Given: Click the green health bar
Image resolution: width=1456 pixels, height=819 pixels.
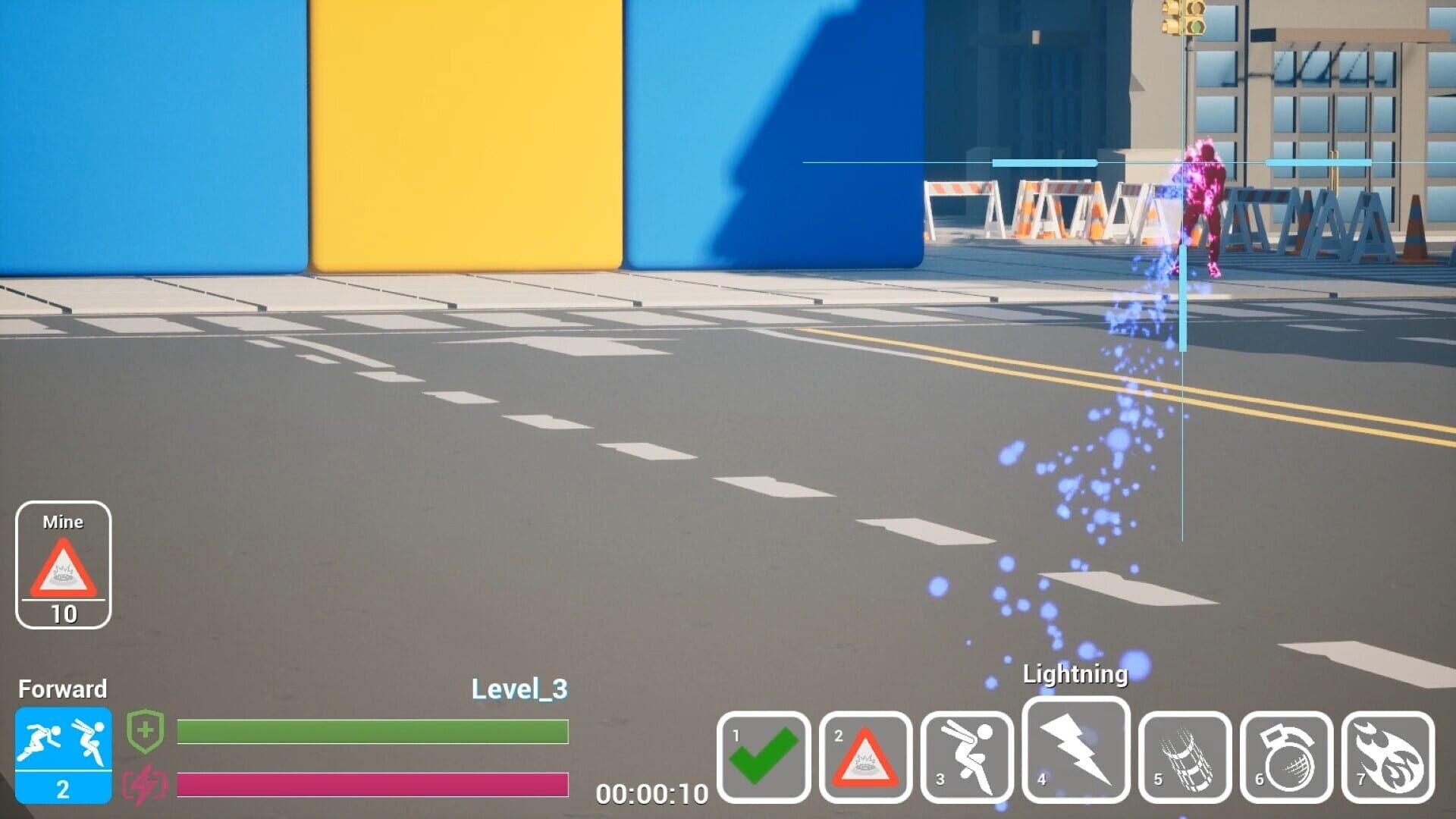Looking at the screenshot, I should click(372, 730).
